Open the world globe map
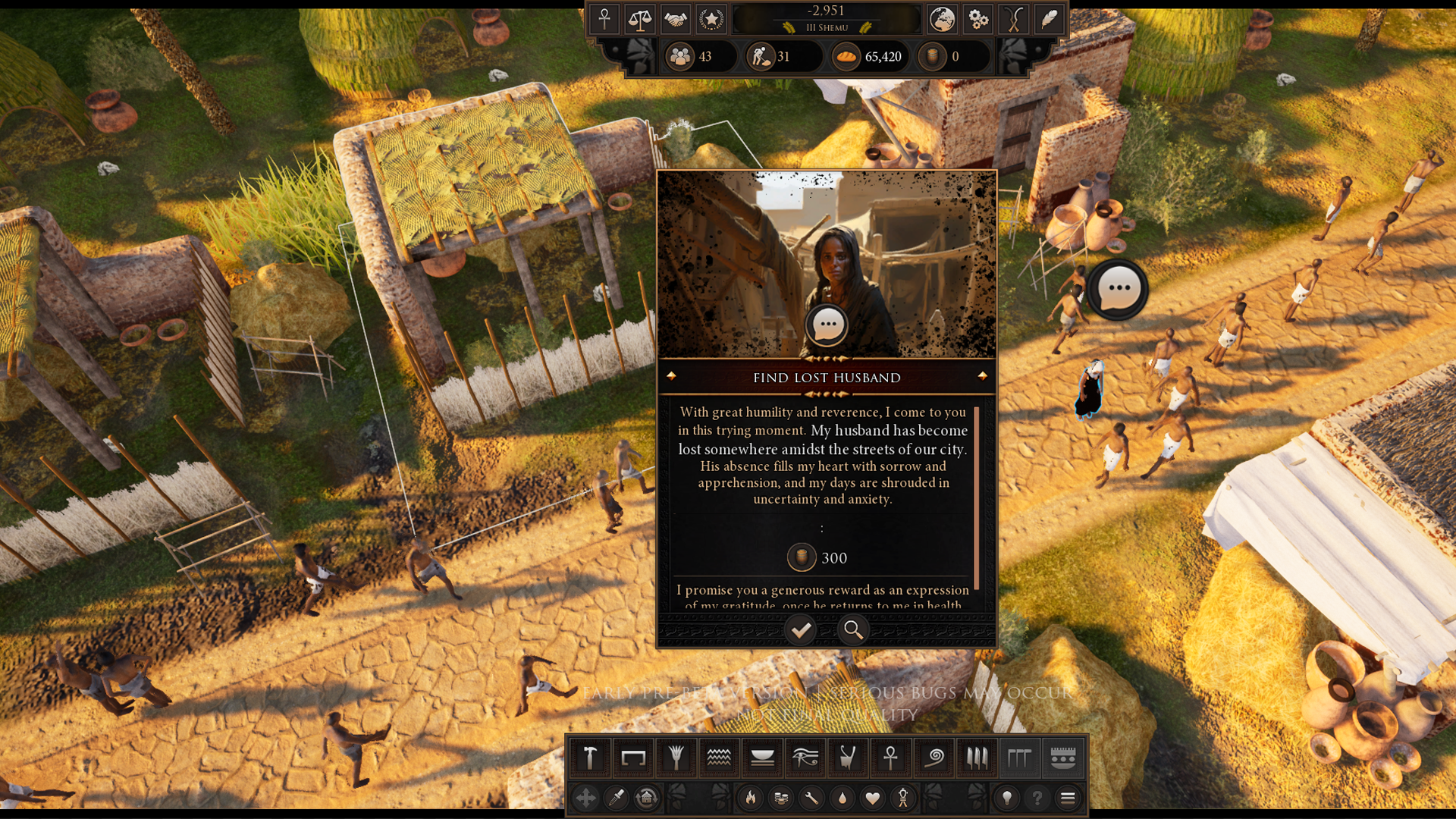The width and height of the screenshot is (1456, 819). click(x=942, y=19)
